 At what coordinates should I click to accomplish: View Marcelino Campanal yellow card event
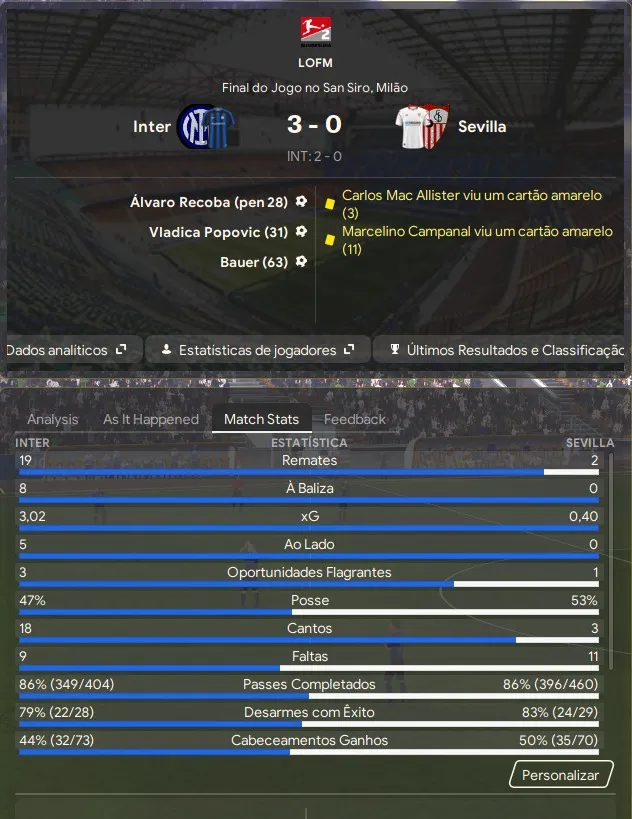pyautogui.click(x=476, y=240)
